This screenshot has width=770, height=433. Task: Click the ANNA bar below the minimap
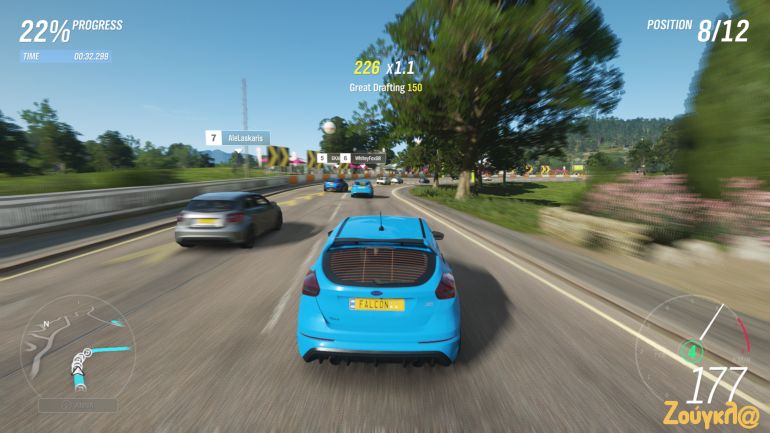[78, 406]
